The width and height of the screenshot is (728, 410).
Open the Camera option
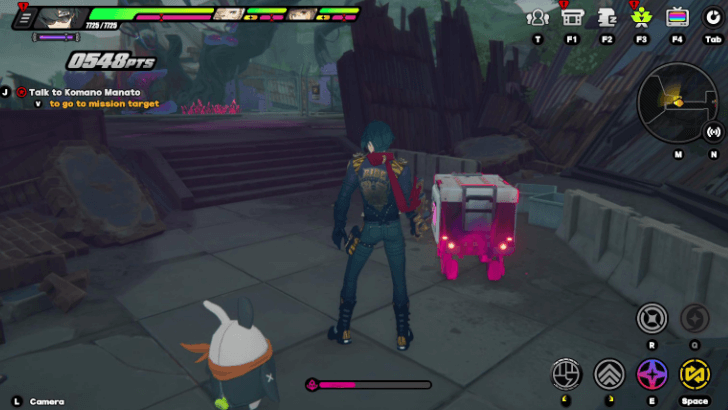(46, 402)
